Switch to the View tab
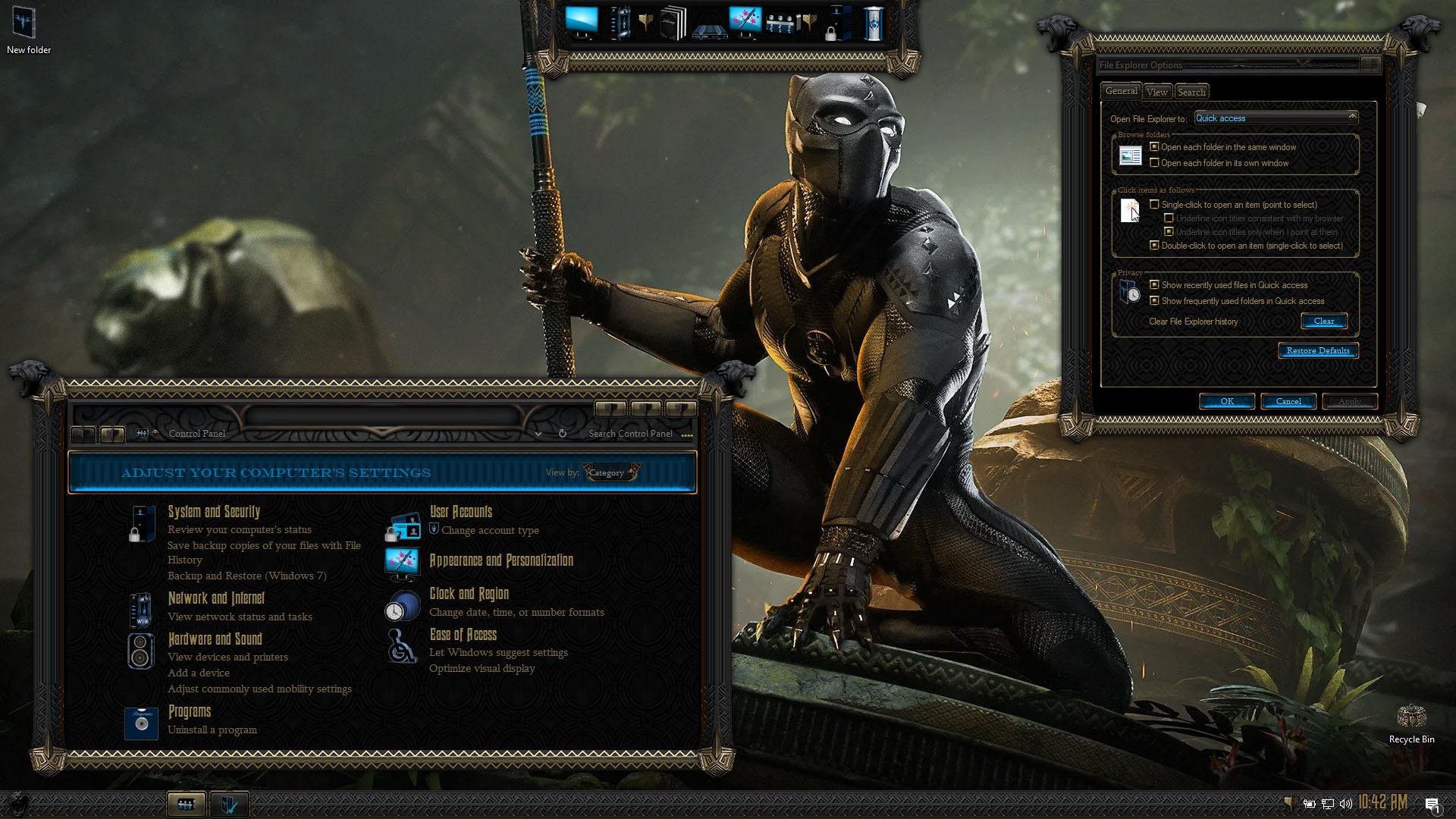Screen dimensions: 1456x819 click(1156, 92)
